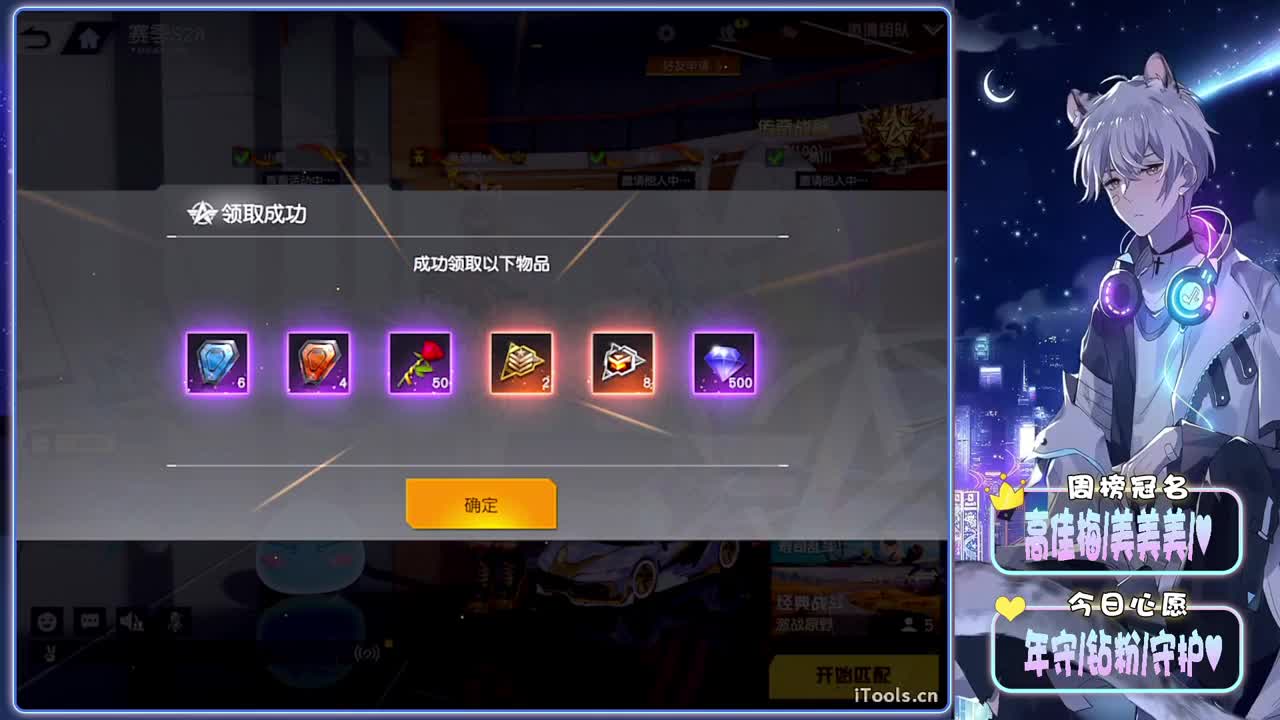The image size is (1280, 720).
Task: Mute the speaker icon at bottom-left
Action: tap(132, 620)
